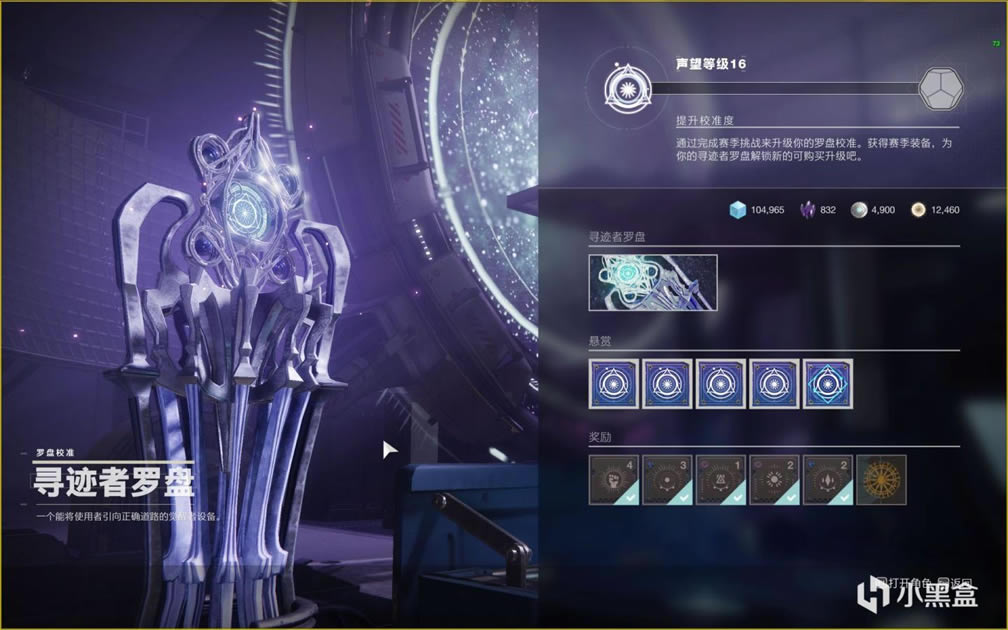Image resolution: width=1008 pixels, height=630 pixels.
Task: Choose the sunburst reward marked 2
Action: tap(775, 480)
